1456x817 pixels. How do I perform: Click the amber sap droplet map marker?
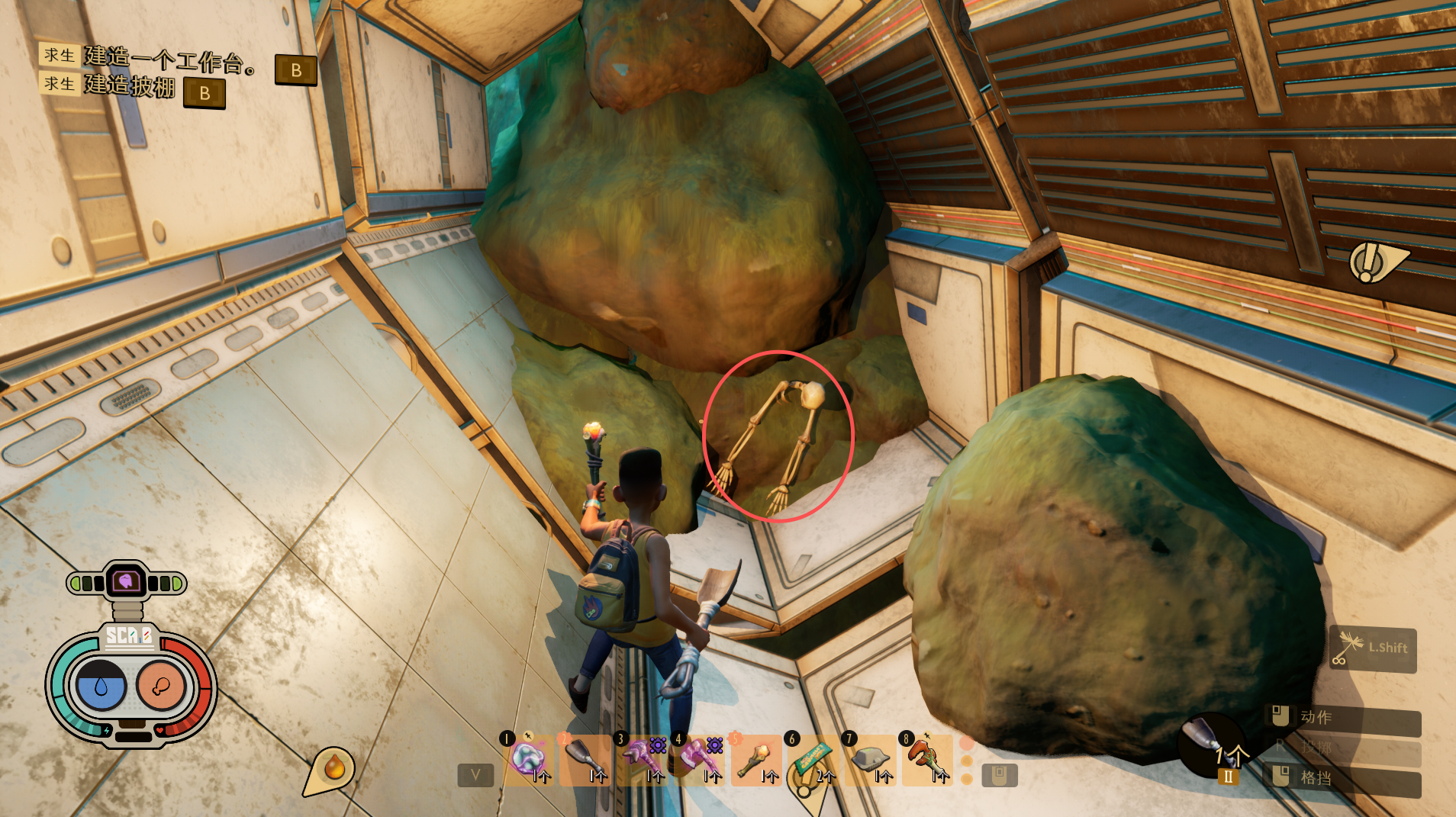point(333,767)
